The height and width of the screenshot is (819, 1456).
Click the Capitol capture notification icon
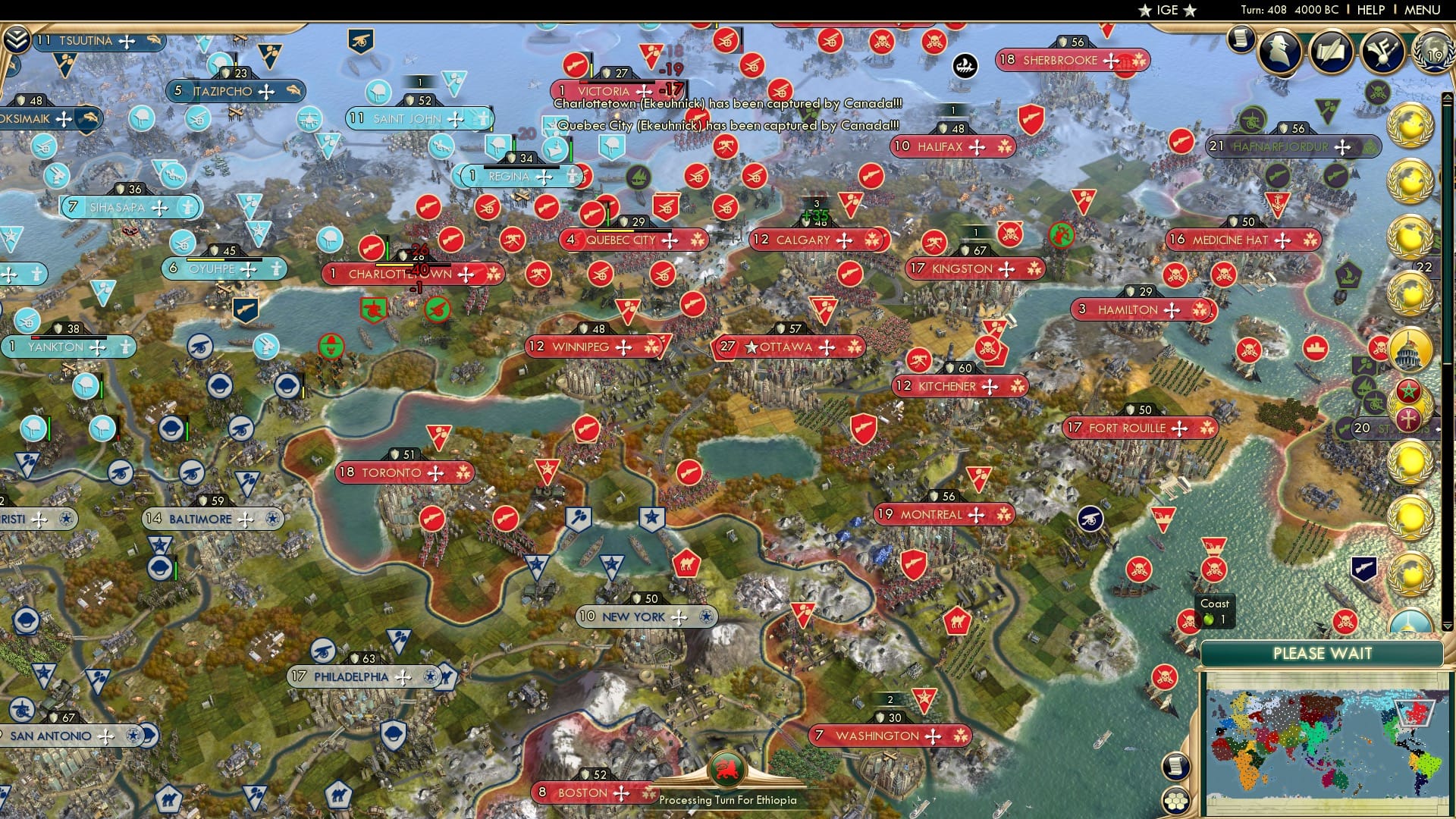click(x=1408, y=350)
